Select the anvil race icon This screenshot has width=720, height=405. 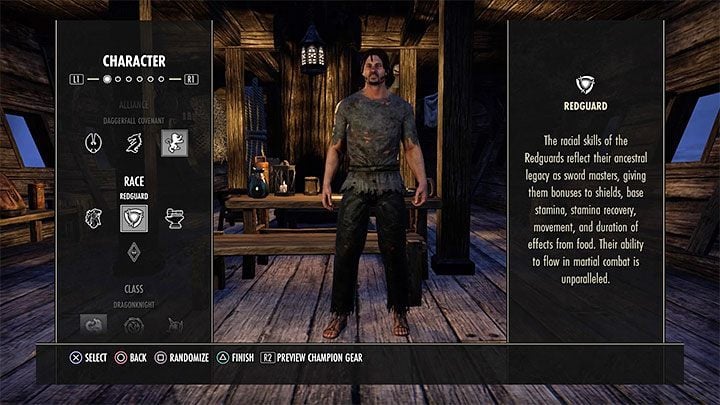tap(174, 218)
